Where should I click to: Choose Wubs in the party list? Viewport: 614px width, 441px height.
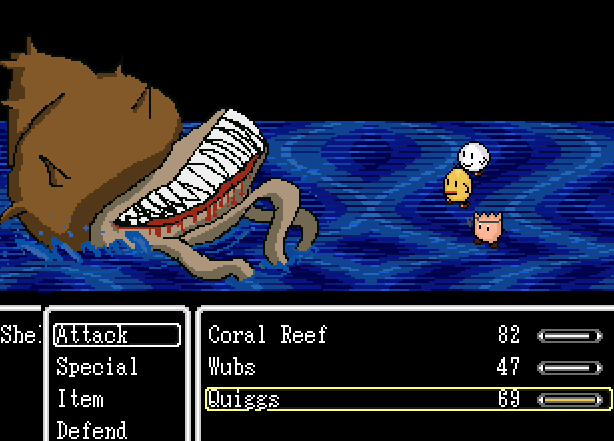click(232, 367)
